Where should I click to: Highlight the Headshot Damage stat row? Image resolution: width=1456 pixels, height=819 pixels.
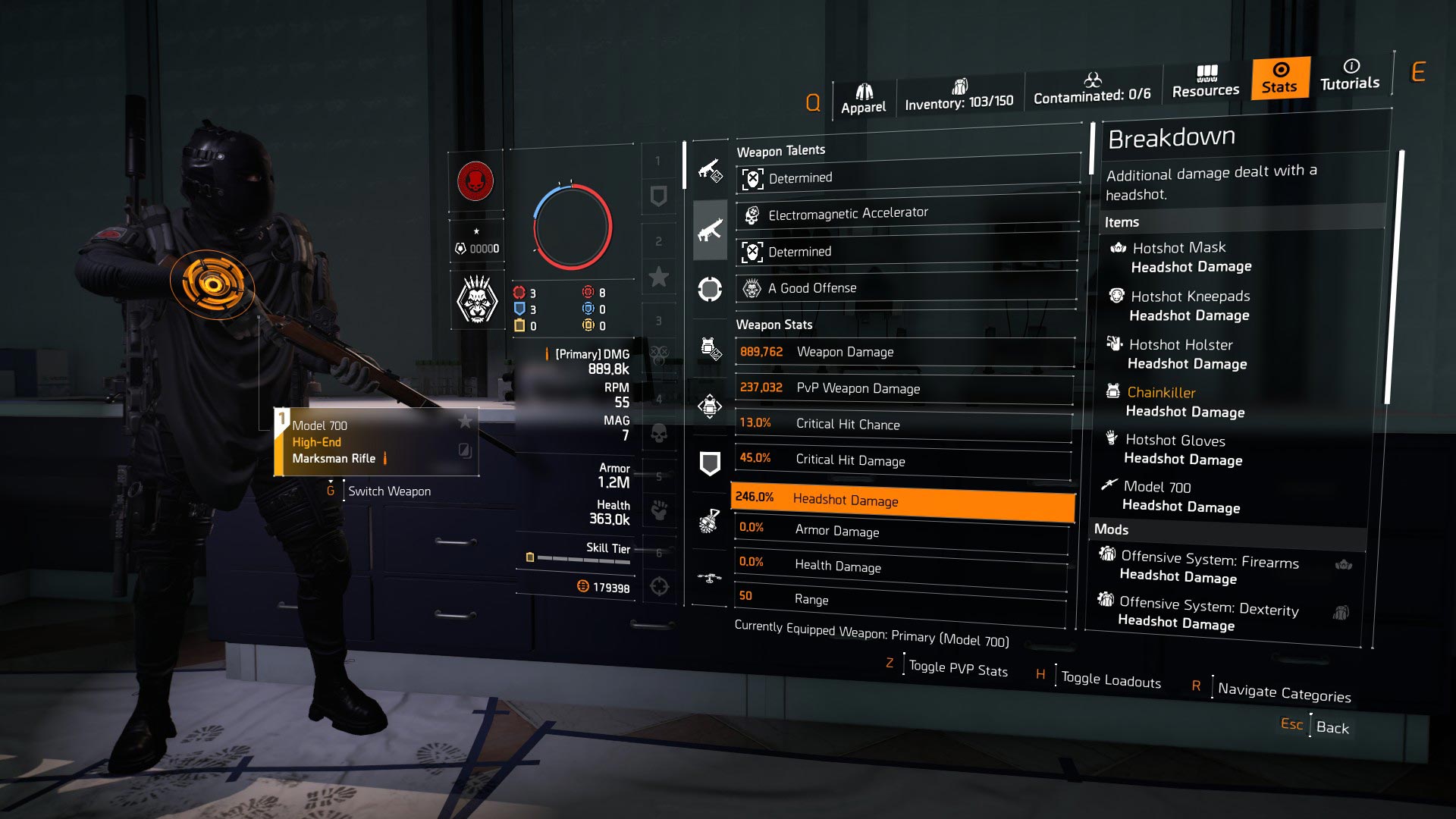902,499
